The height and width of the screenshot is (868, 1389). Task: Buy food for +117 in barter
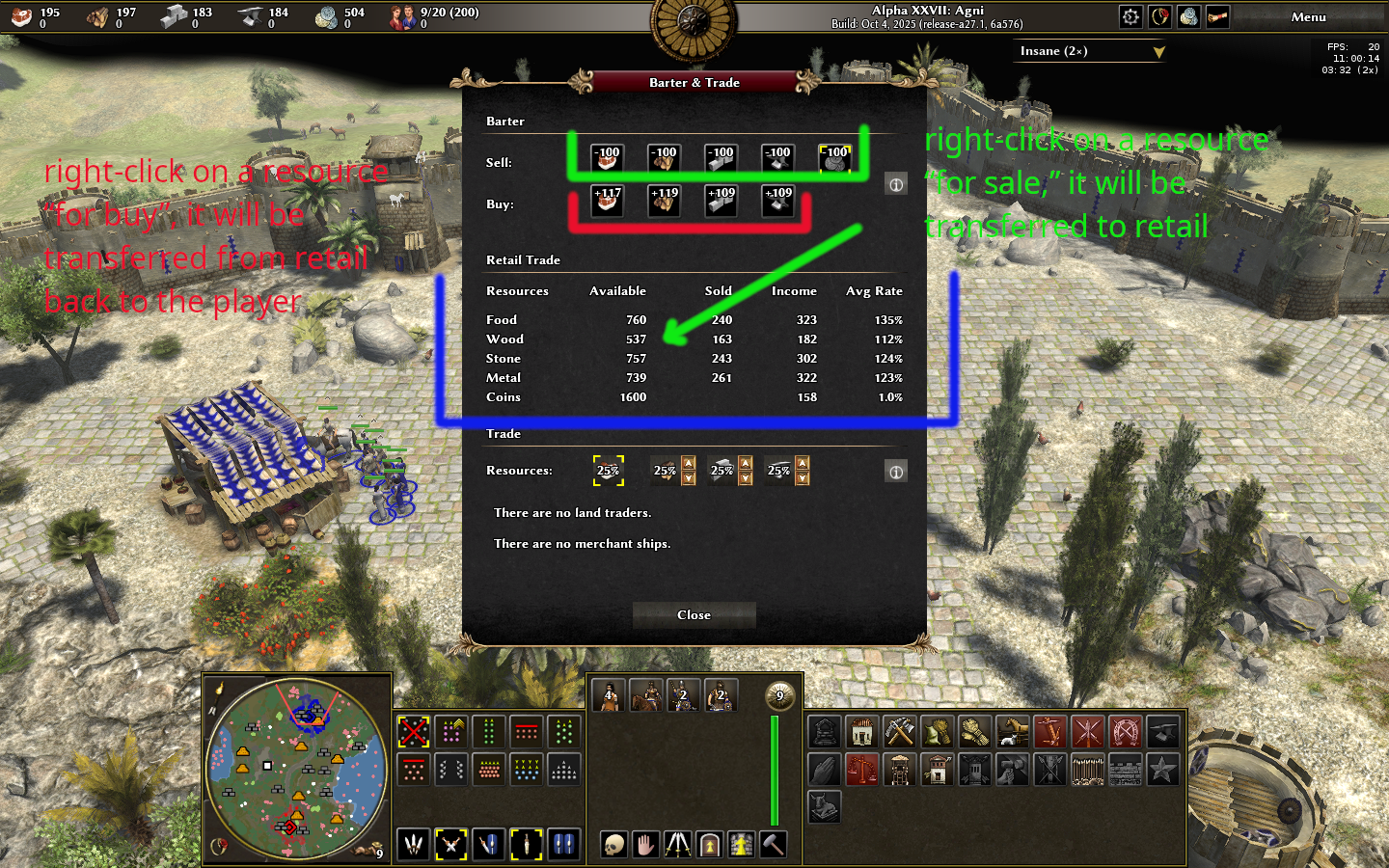pos(607,201)
